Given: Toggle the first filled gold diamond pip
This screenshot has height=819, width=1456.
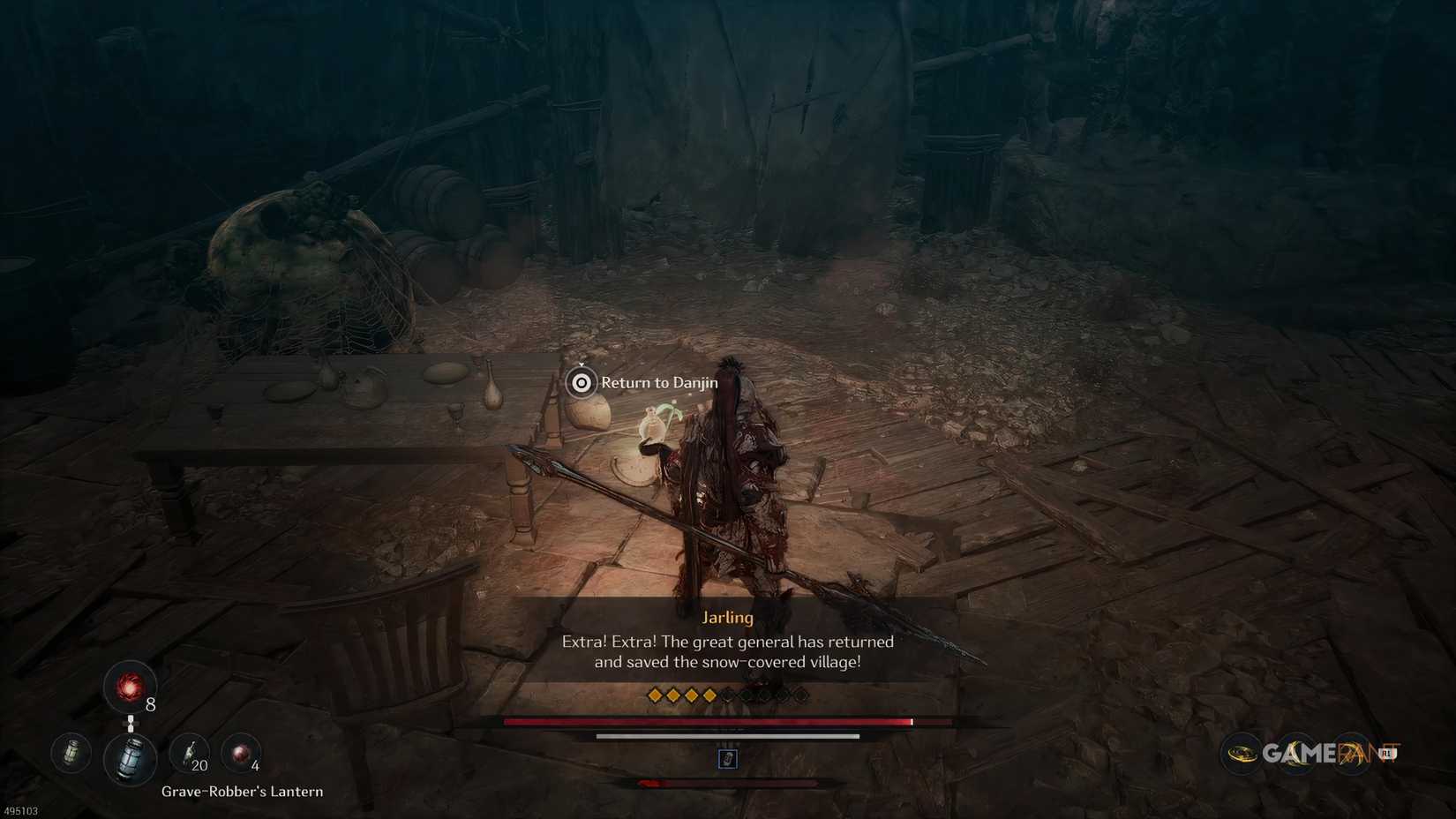Looking at the screenshot, I should [x=655, y=695].
